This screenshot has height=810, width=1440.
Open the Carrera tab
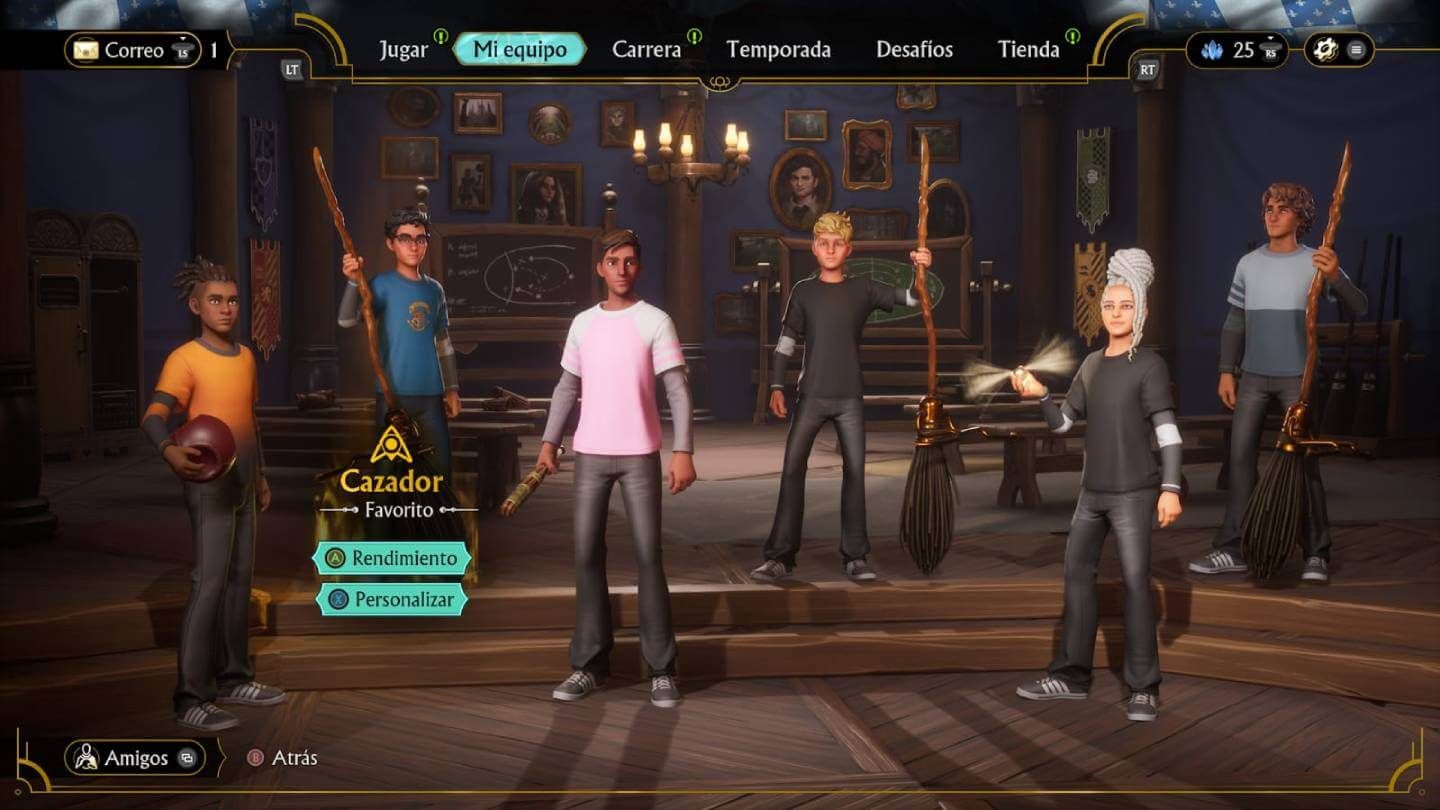coord(648,48)
